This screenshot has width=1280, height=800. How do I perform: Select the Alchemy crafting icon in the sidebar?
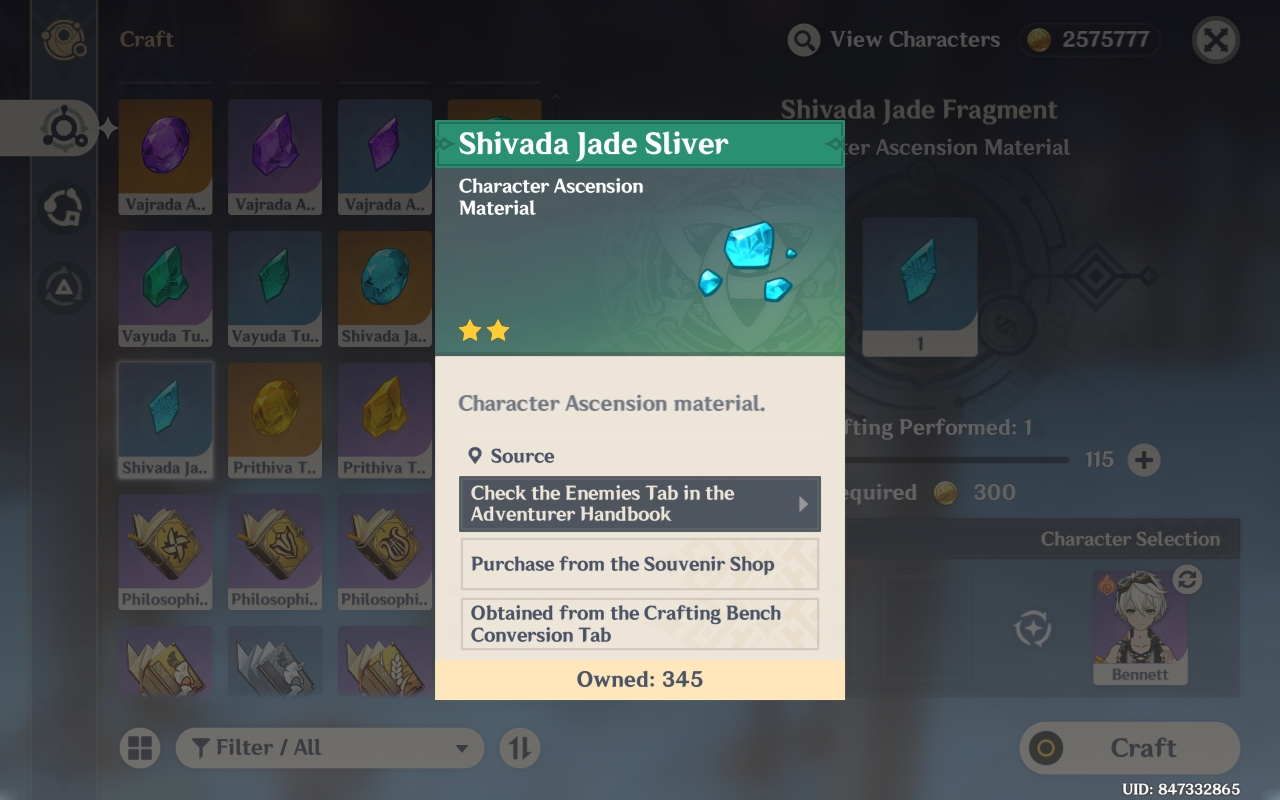coord(64,128)
